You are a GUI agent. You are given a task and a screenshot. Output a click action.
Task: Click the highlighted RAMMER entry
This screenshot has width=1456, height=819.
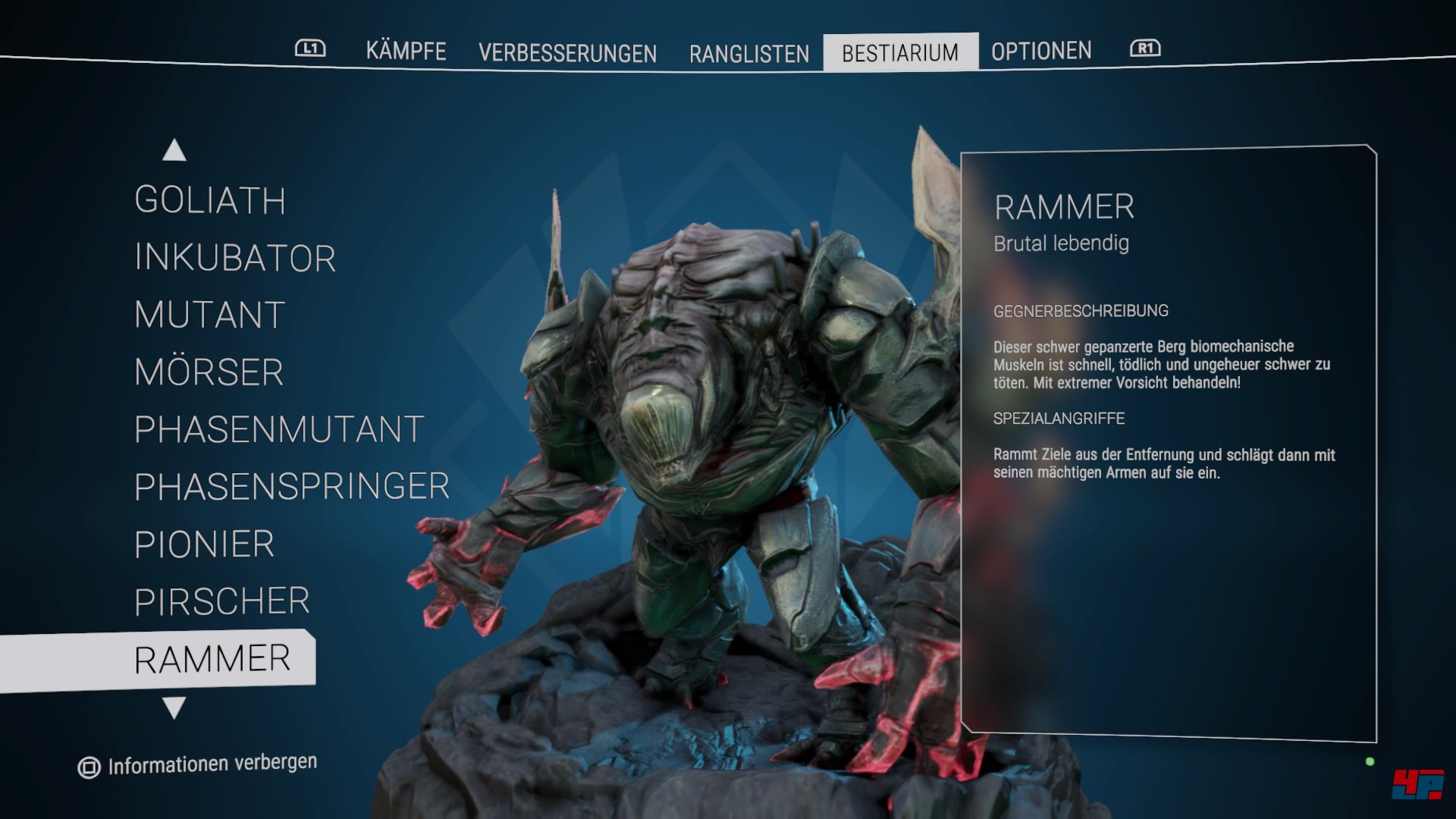click(x=215, y=657)
